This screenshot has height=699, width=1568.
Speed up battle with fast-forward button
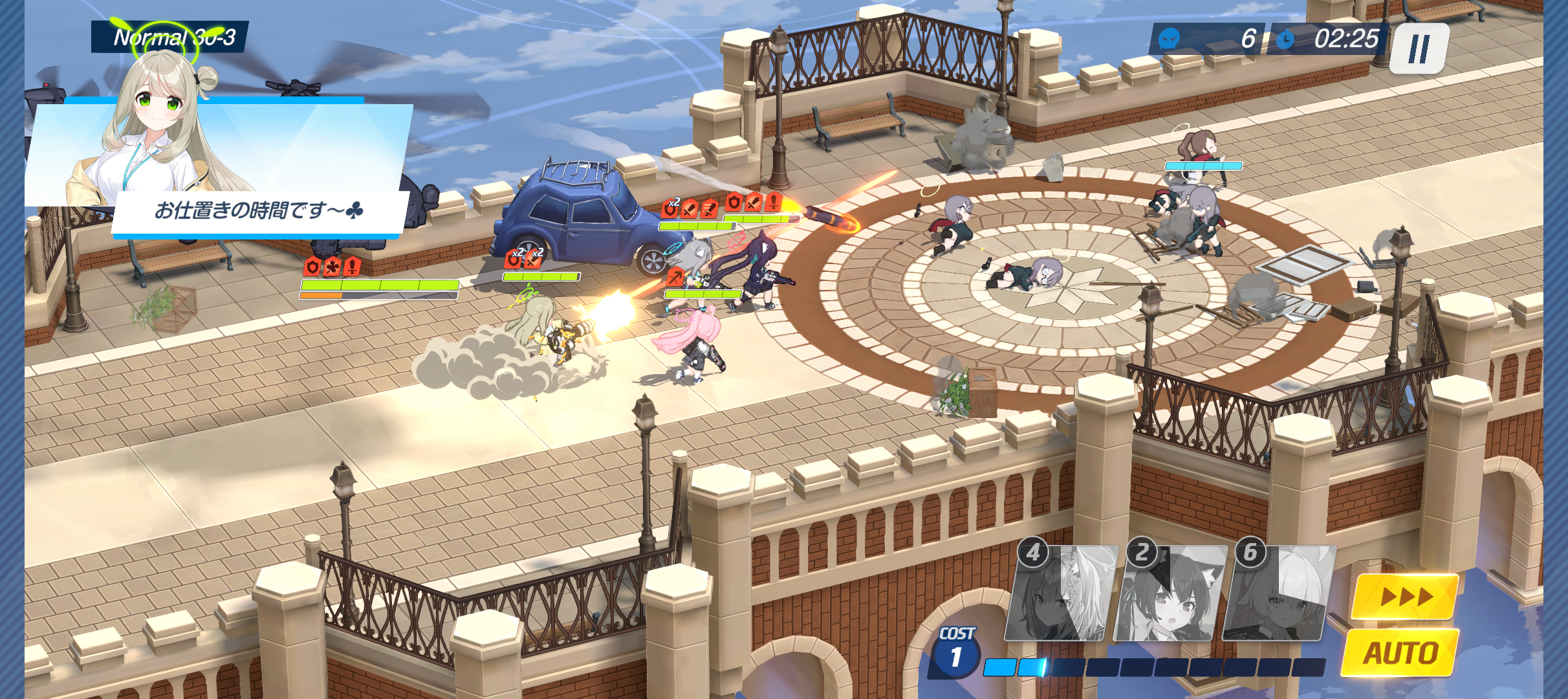1405,596
